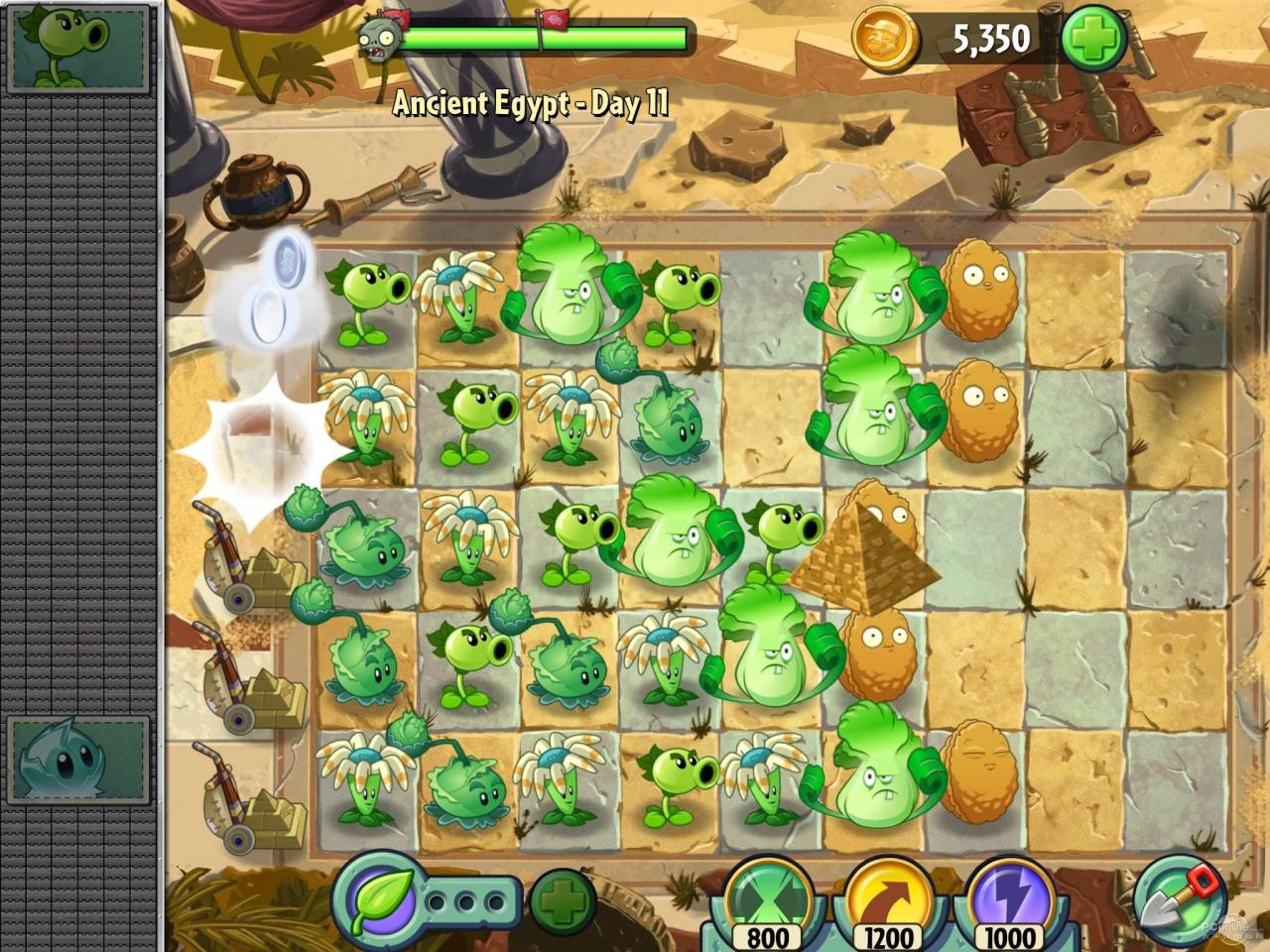Click the Ancient Egypt - Day 11 title
This screenshot has width=1270, height=952.
click(x=533, y=102)
